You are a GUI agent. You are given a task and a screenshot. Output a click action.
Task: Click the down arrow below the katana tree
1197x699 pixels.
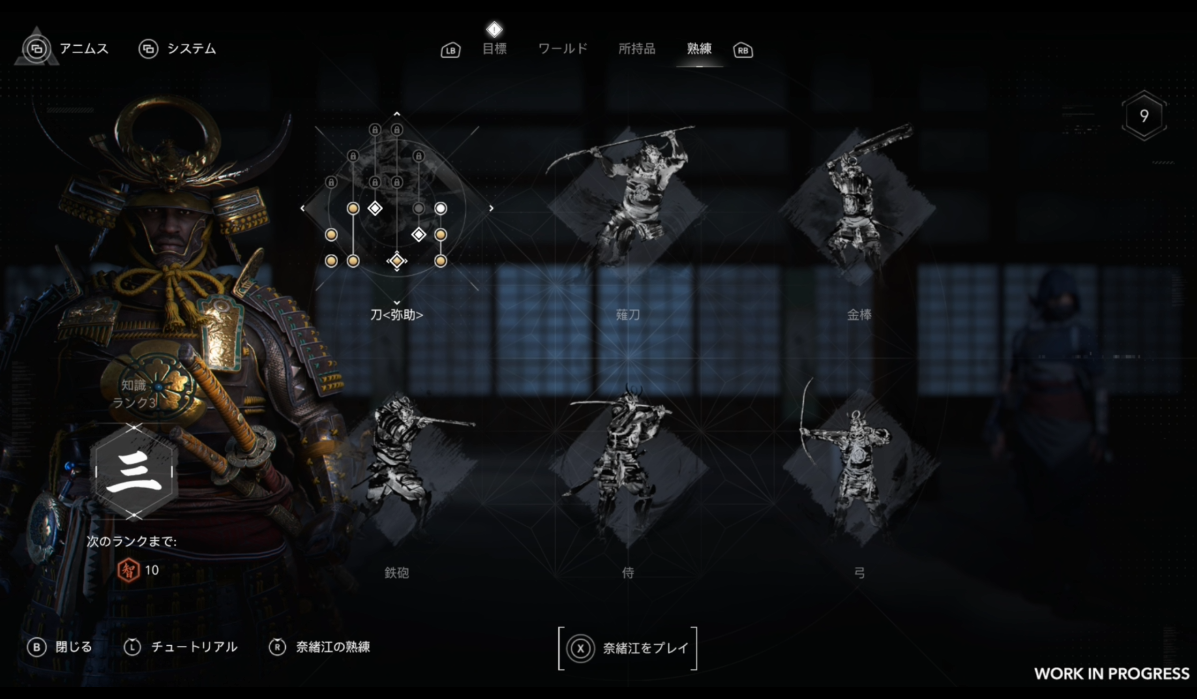click(397, 301)
